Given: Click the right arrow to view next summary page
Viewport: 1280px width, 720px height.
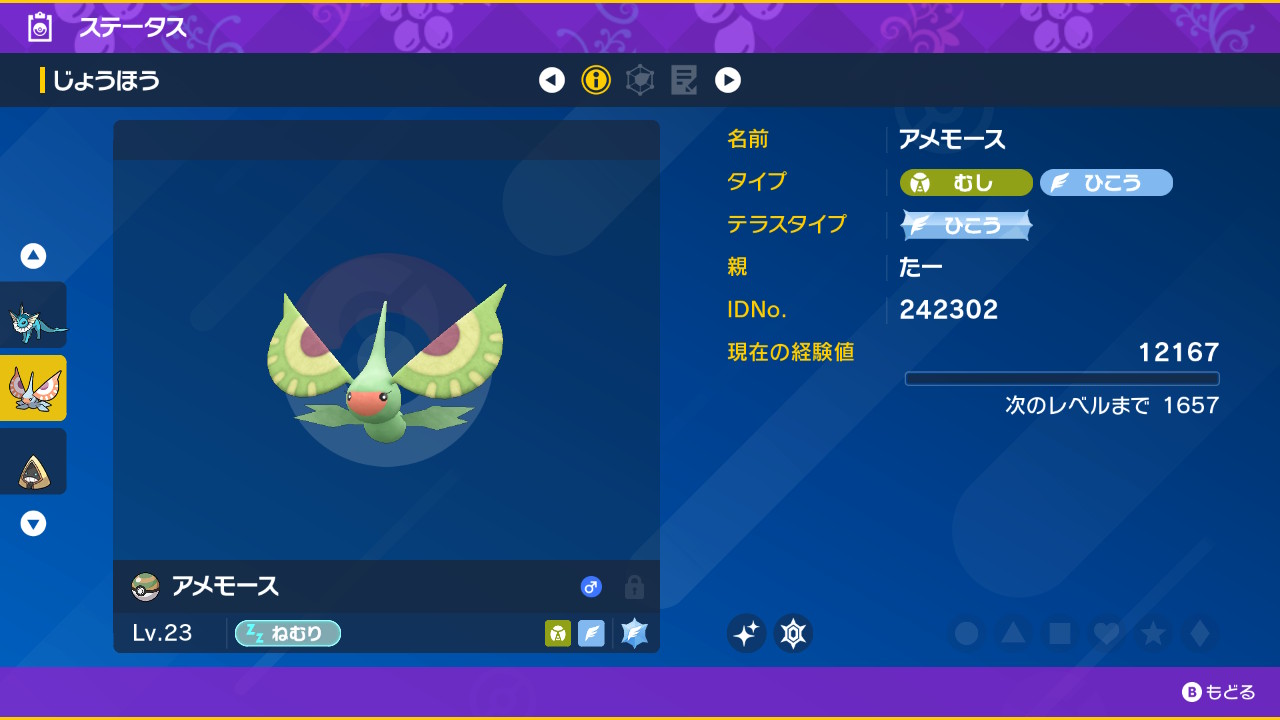Looking at the screenshot, I should (728, 80).
